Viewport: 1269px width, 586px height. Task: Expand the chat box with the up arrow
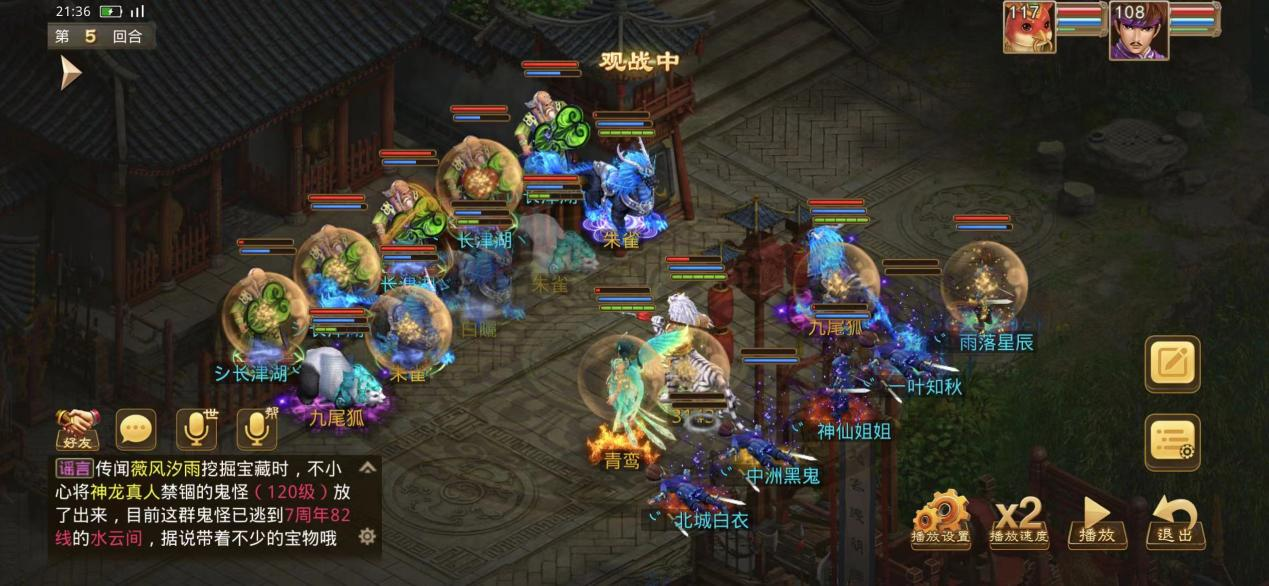click(368, 467)
